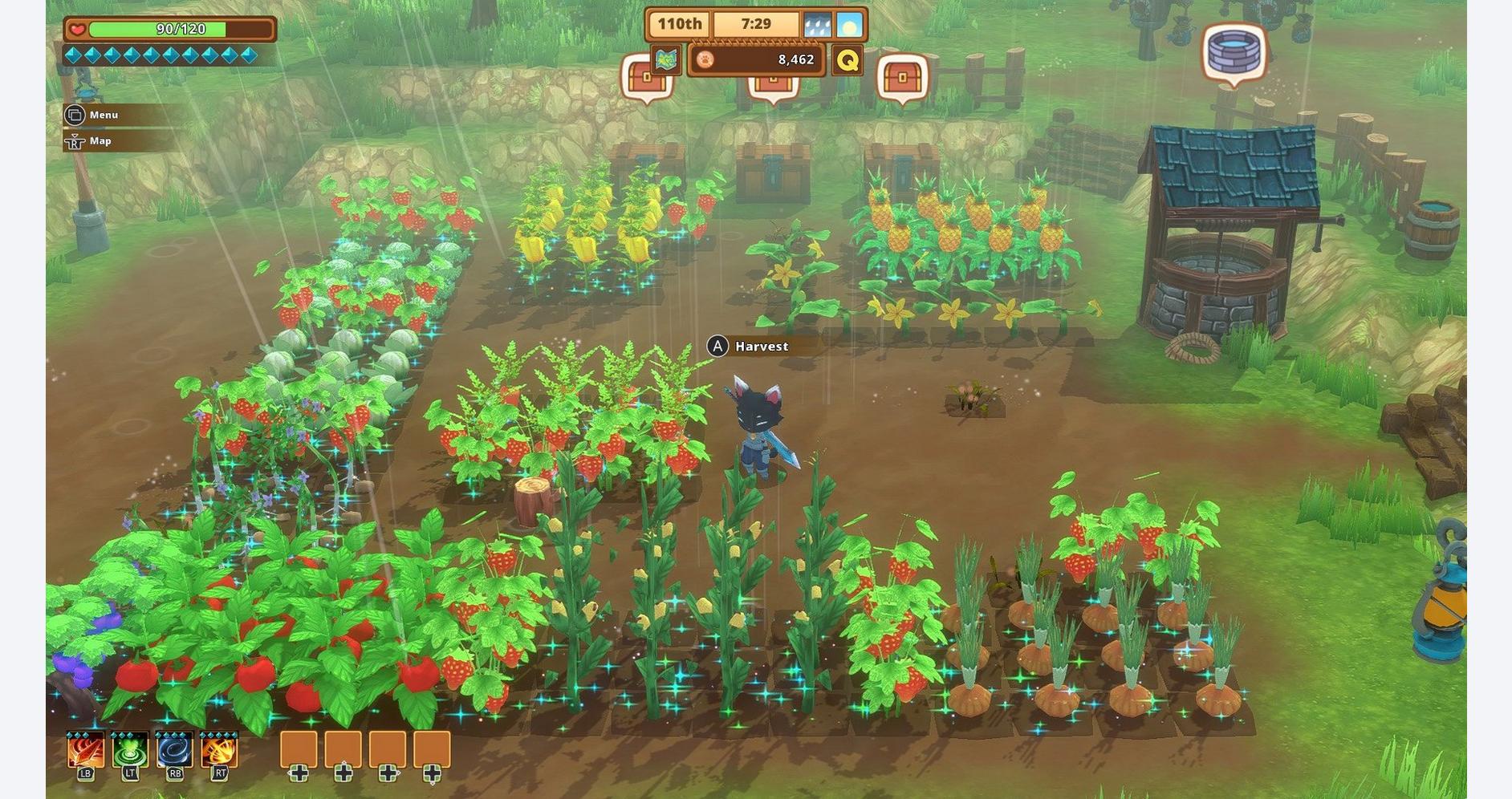Image resolution: width=1512 pixels, height=799 pixels.
Task: Use the green healing circle skill
Action: point(130,750)
